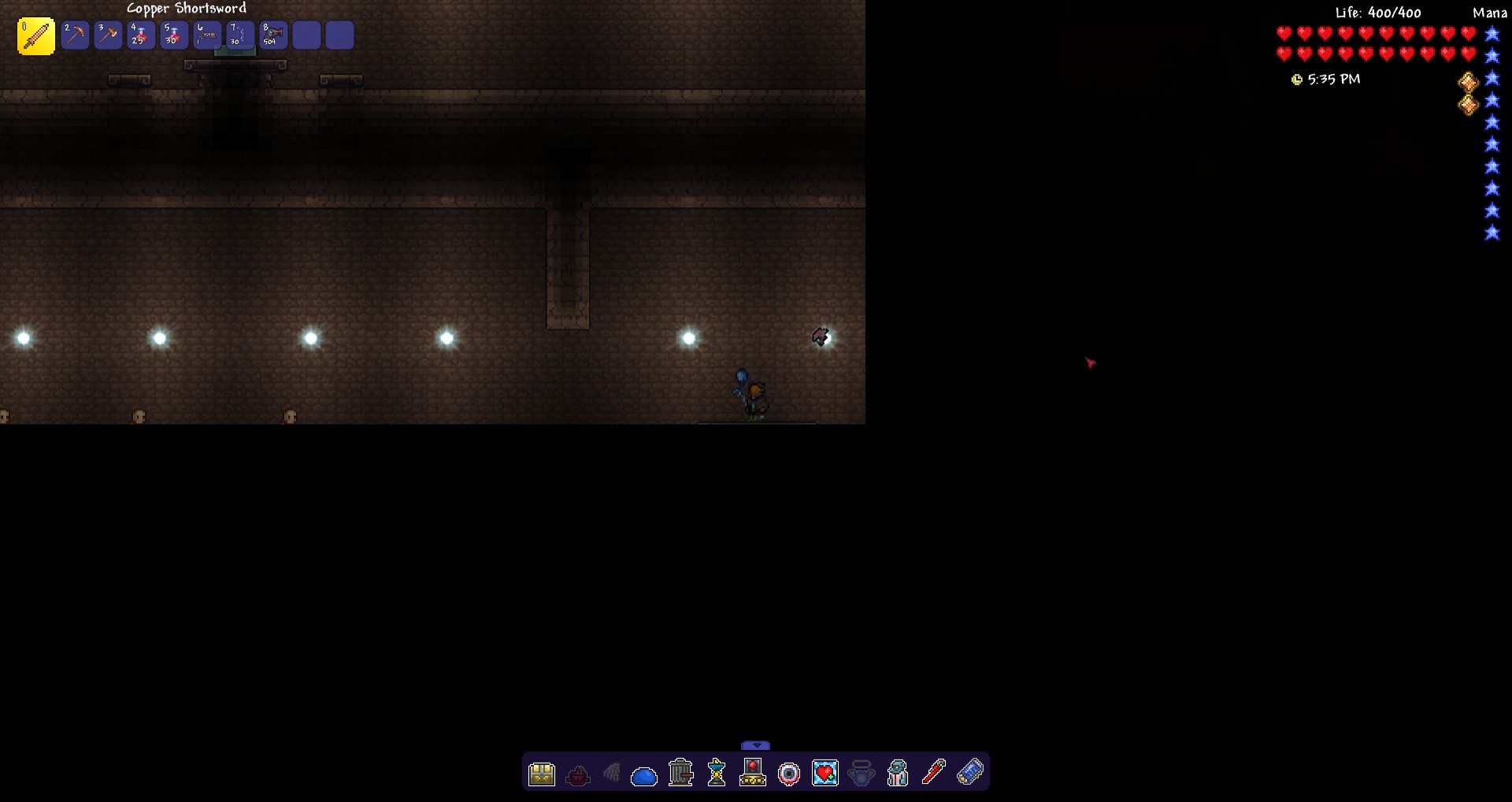Select the Copper Shortsword in slot 1
The height and width of the screenshot is (802, 1512).
click(x=35, y=35)
